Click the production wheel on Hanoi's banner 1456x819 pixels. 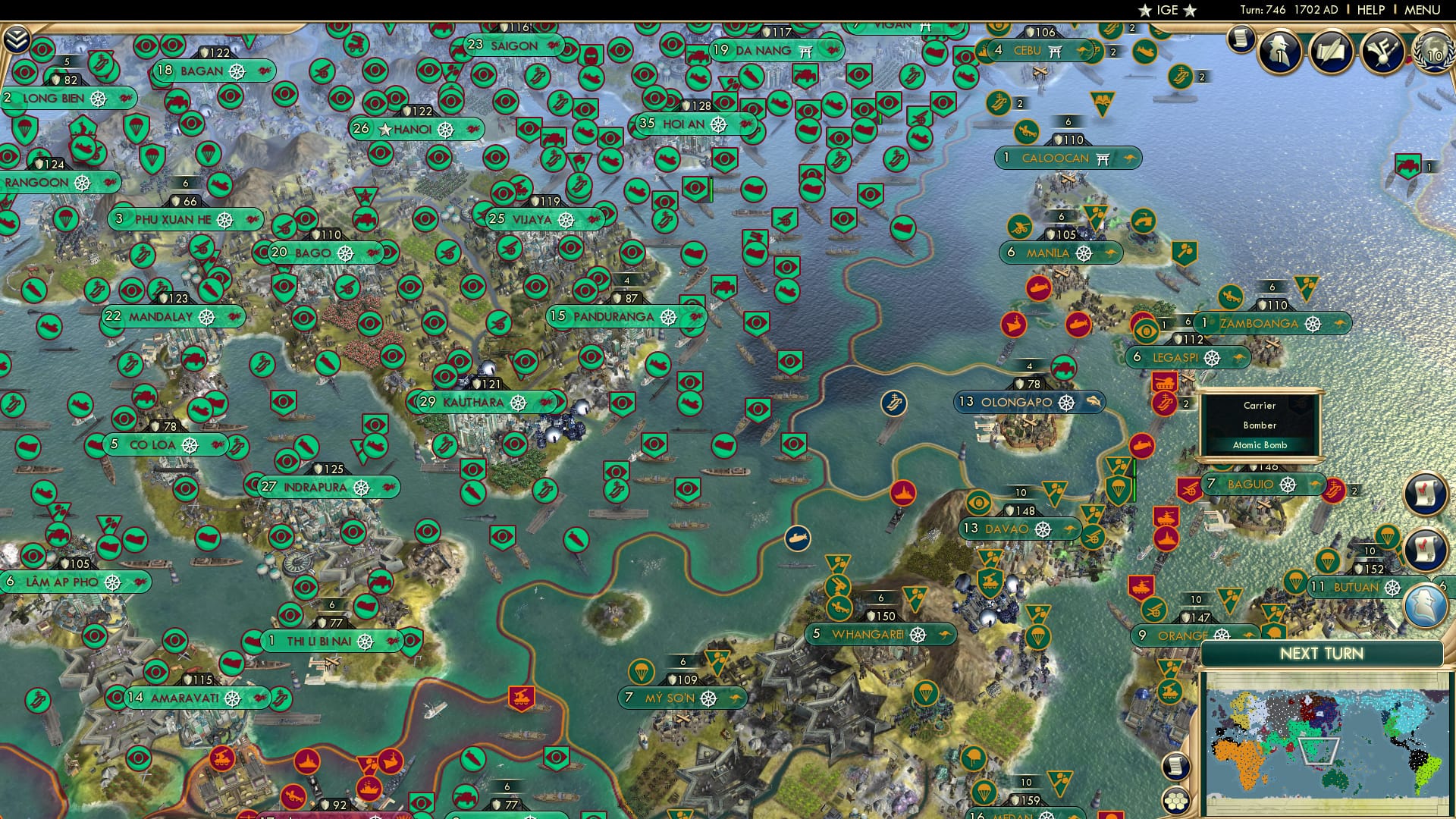[x=445, y=129]
